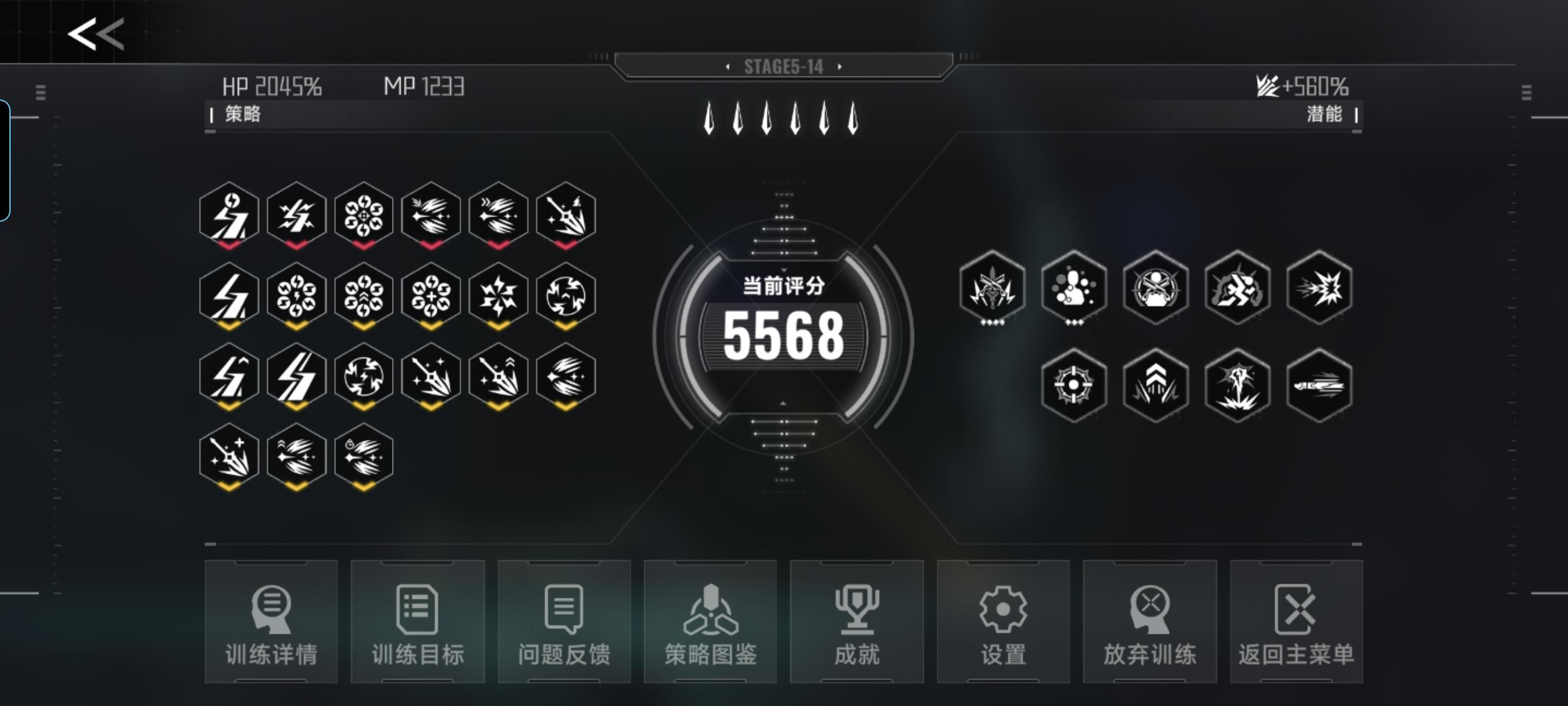
Task: Select the crowned emblem potential icon at top left
Action: tap(994, 288)
